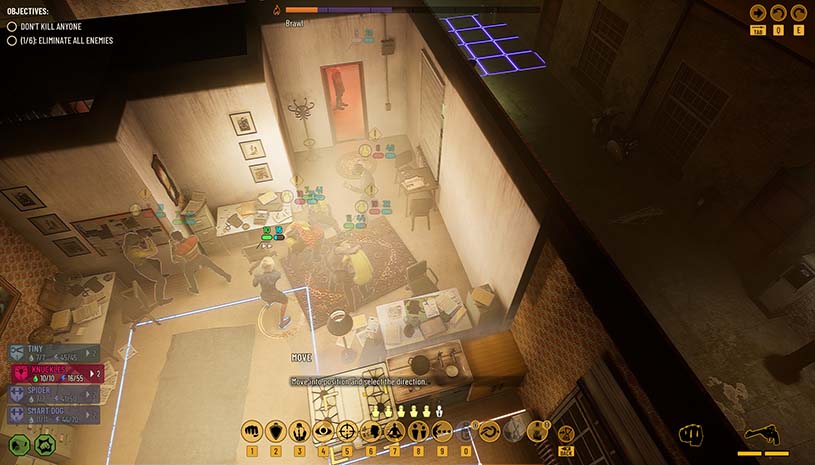This screenshot has width=815, height=465.
Task: Open the Eliminate All Enemies objective
Action: coord(60,41)
